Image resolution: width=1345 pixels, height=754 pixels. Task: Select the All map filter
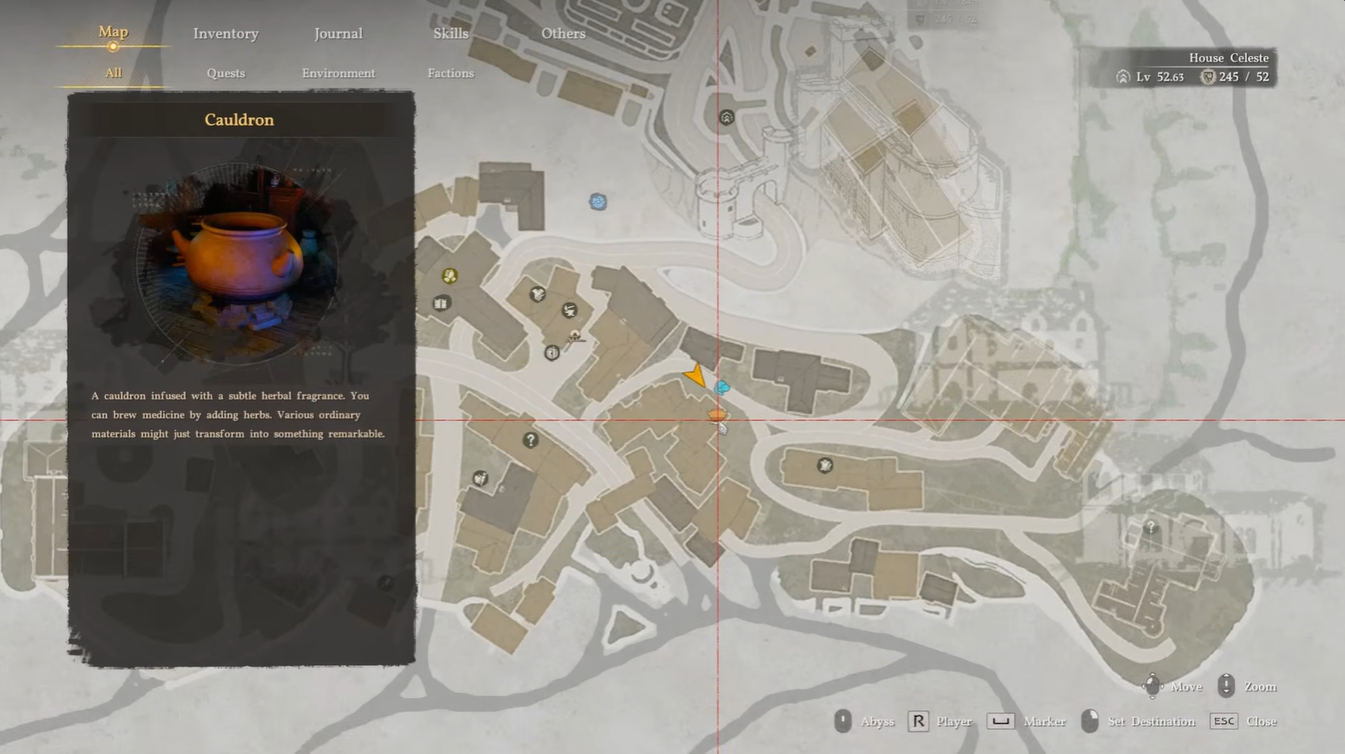pos(113,73)
